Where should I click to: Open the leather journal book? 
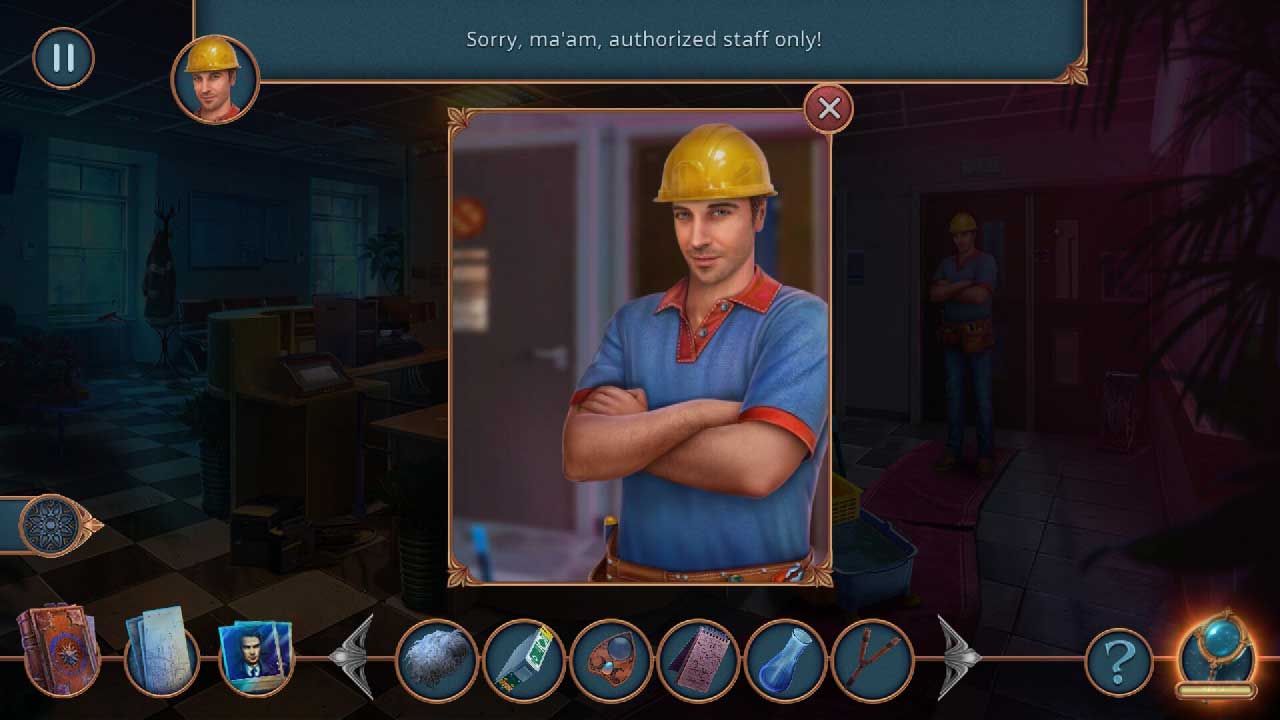[x=57, y=649]
